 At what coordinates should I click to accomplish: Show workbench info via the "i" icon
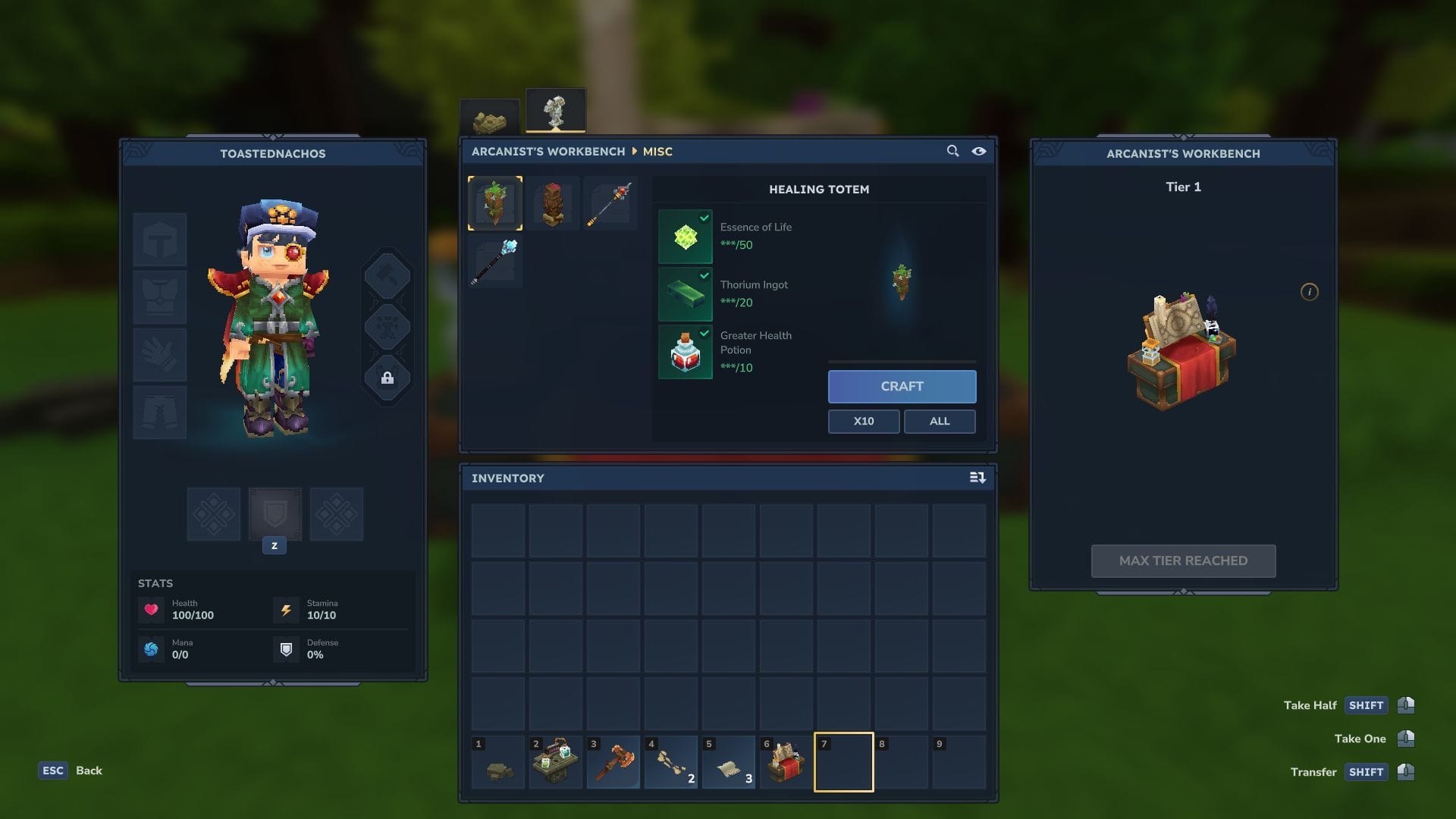pos(1309,292)
